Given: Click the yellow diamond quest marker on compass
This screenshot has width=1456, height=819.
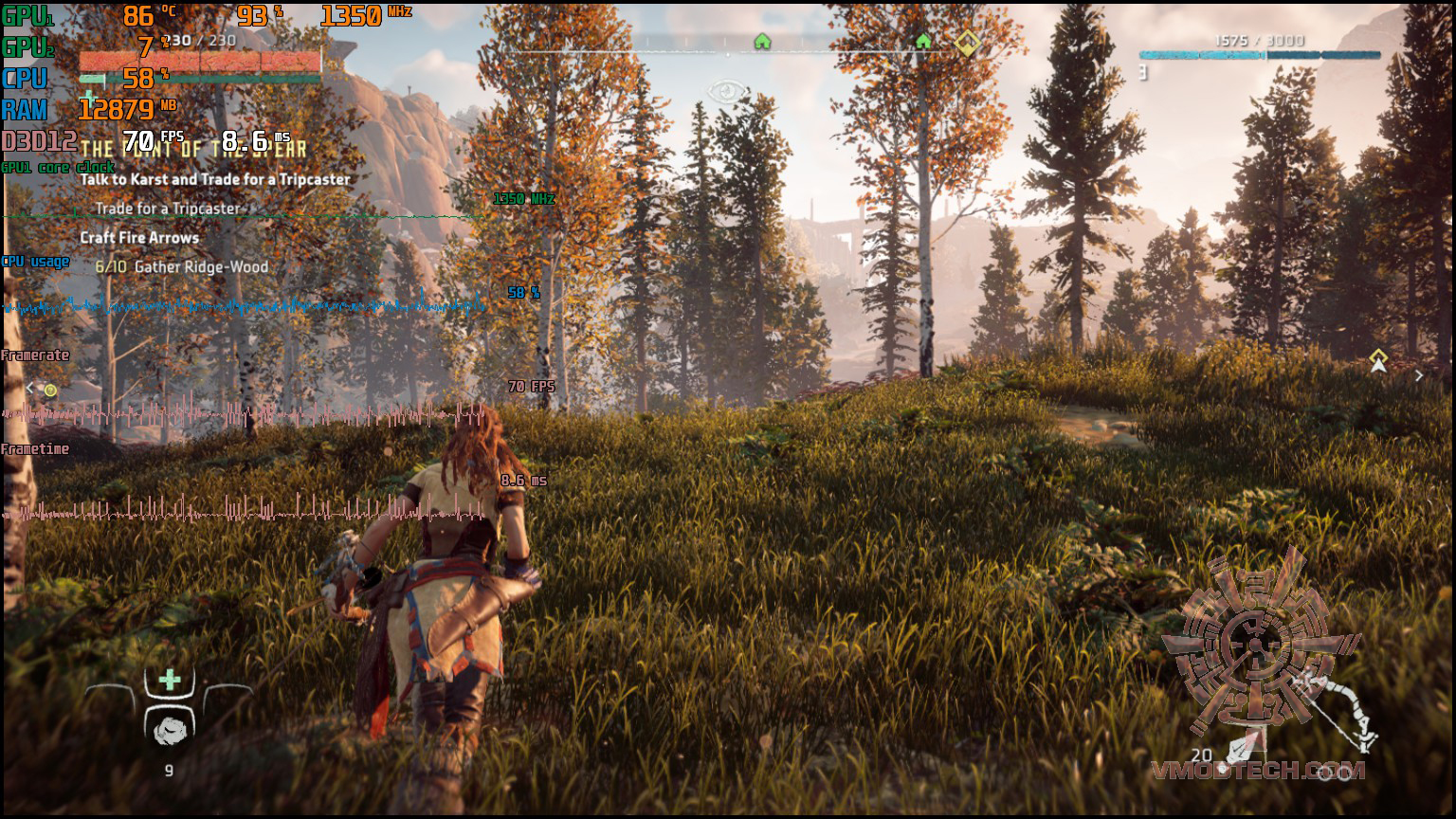Looking at the screenshot, I should (966, 43).
